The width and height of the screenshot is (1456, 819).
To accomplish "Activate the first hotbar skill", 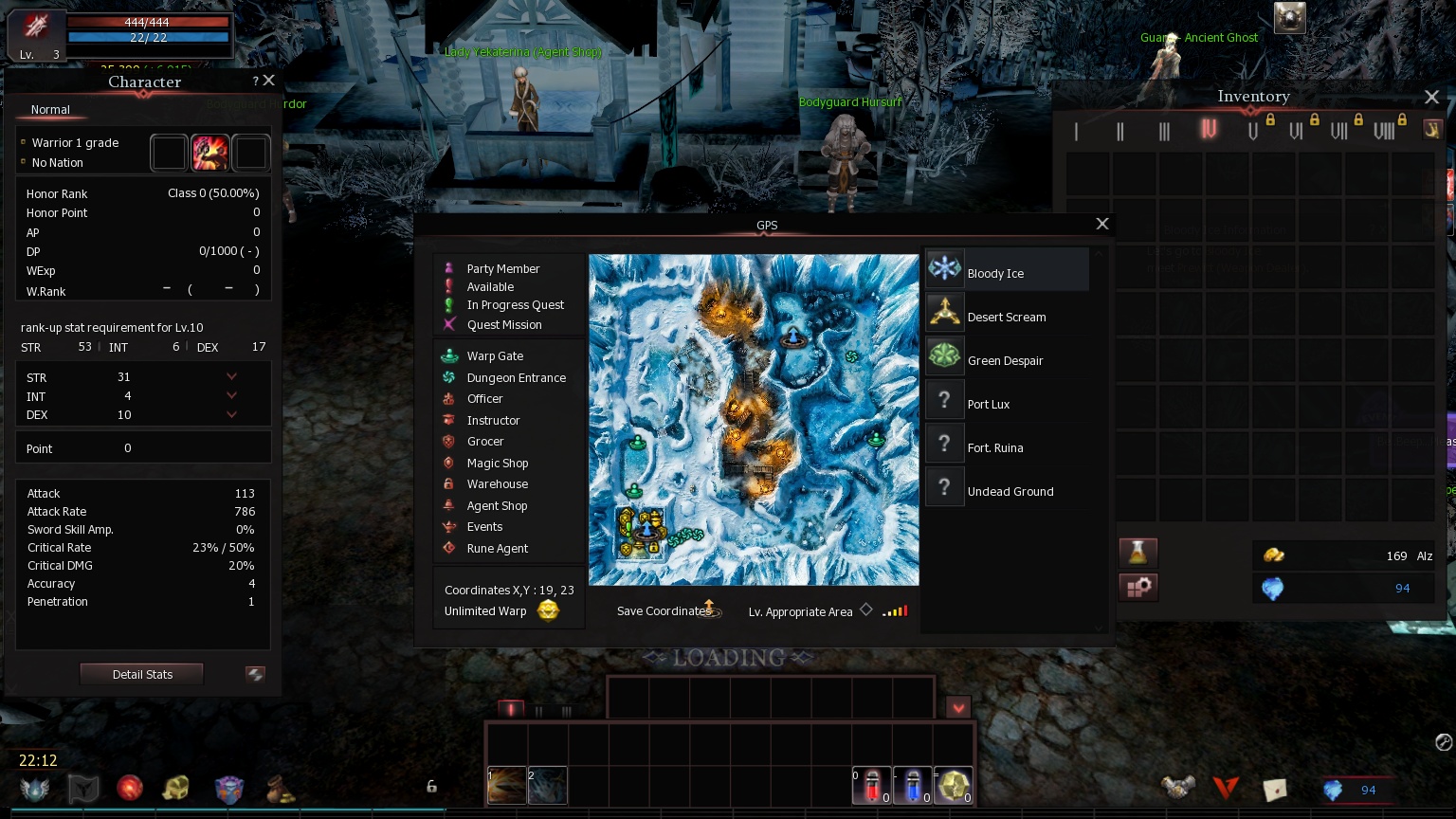I will (x=507, y=786).
